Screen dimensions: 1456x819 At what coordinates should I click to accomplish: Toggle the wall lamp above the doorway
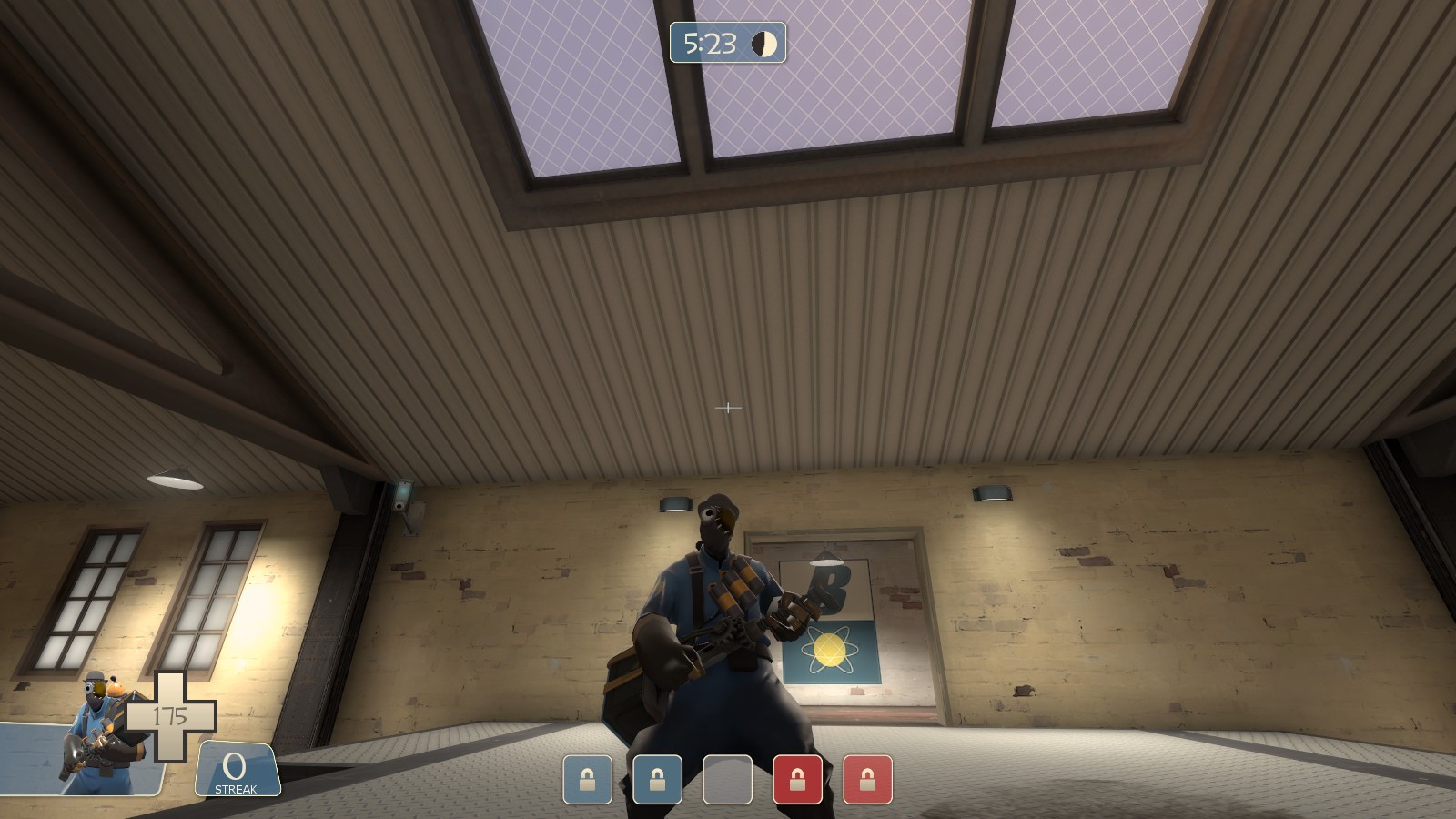[992, 491]
